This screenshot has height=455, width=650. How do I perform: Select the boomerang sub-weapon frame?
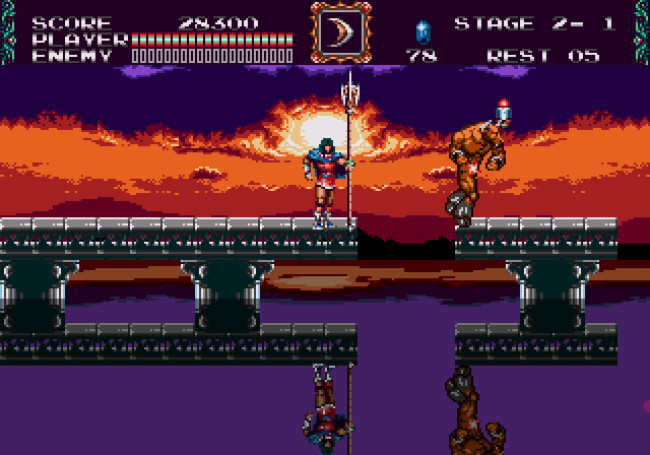pos(340,33)
